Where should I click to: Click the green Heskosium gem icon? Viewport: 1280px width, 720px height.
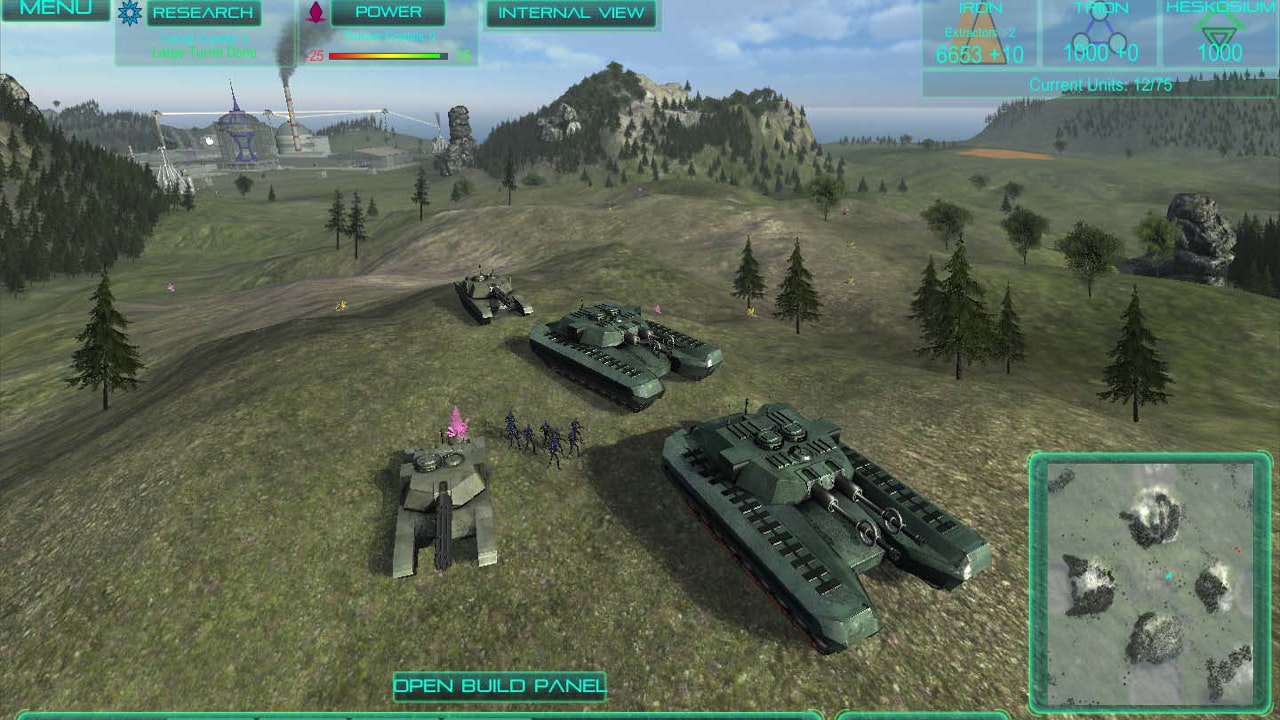(x=1219, y=30)
